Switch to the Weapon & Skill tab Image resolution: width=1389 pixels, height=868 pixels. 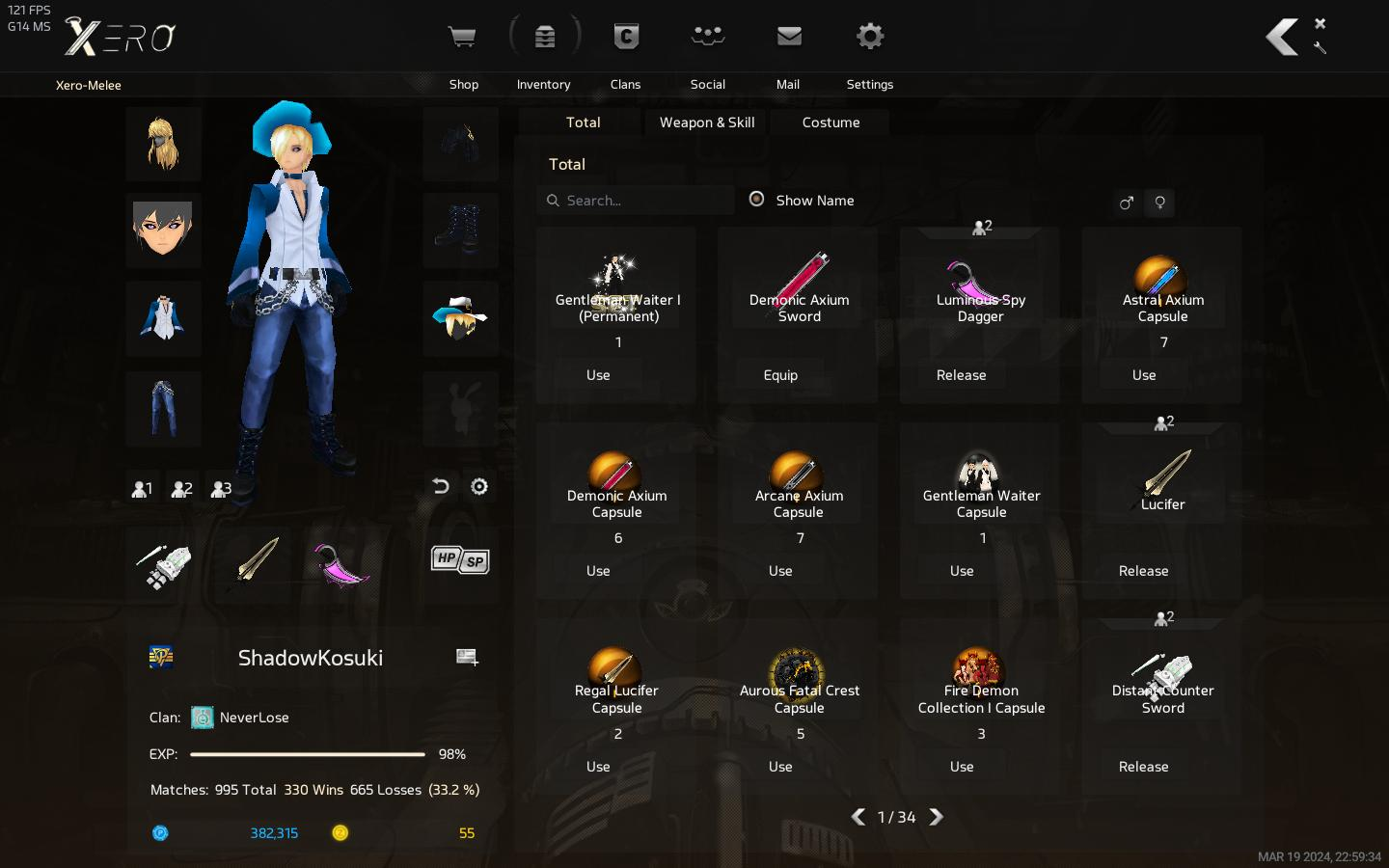coord(707,122)
